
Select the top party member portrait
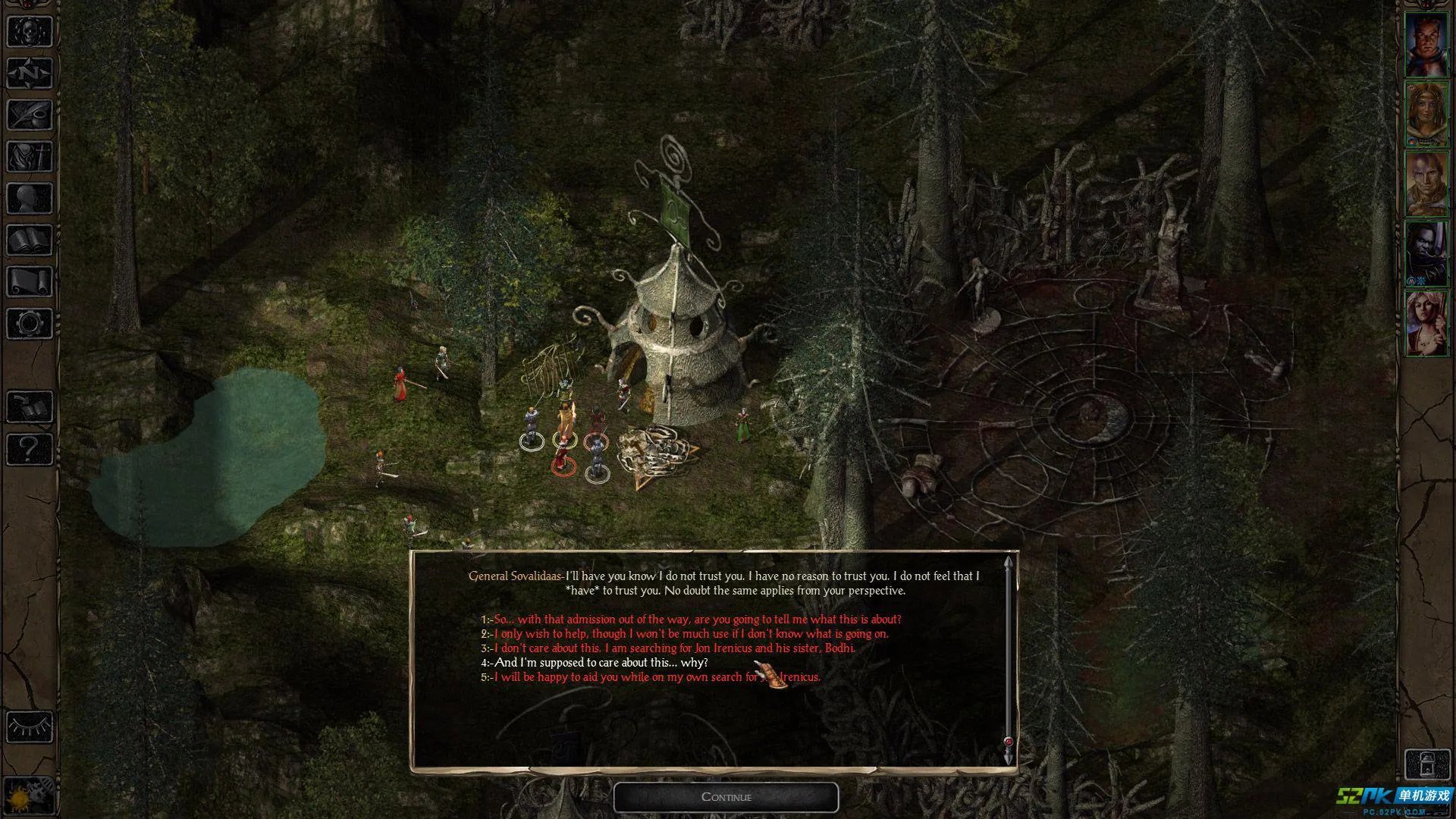click(1426, 45)
